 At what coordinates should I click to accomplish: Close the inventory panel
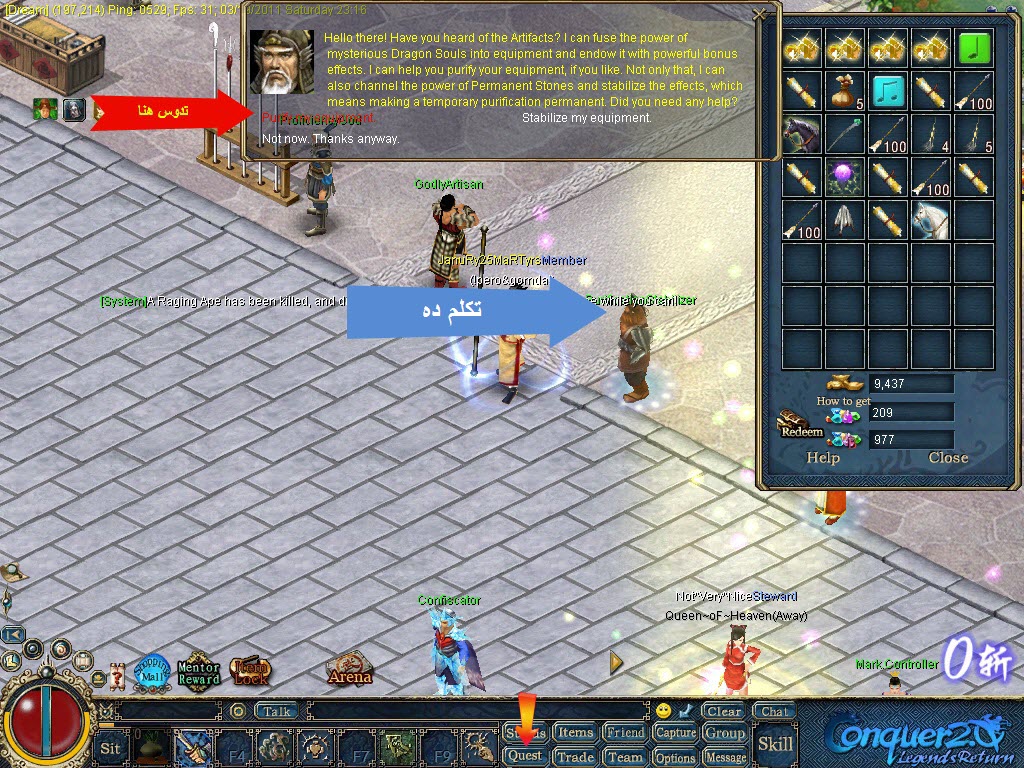click(947, 458)
